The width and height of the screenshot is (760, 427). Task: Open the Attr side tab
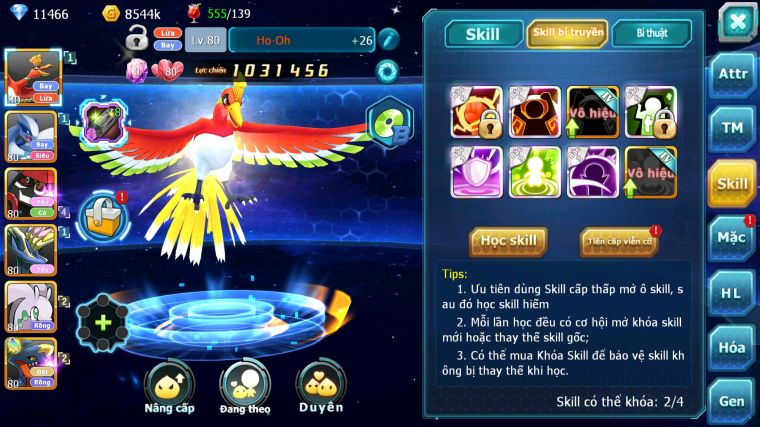(x=732, y=74)
